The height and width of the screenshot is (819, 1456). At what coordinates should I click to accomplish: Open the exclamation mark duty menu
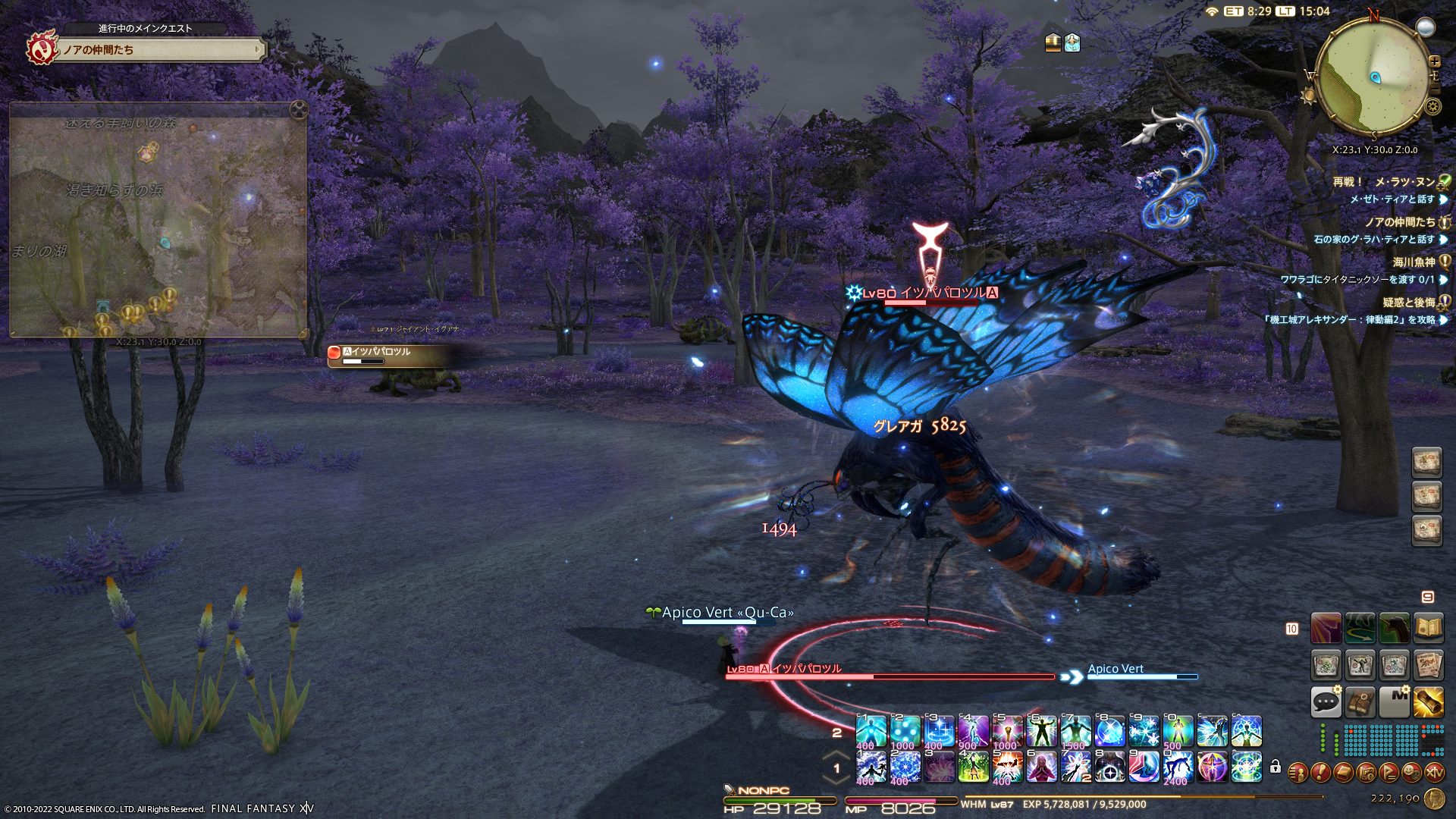[x=1320, y=773]
